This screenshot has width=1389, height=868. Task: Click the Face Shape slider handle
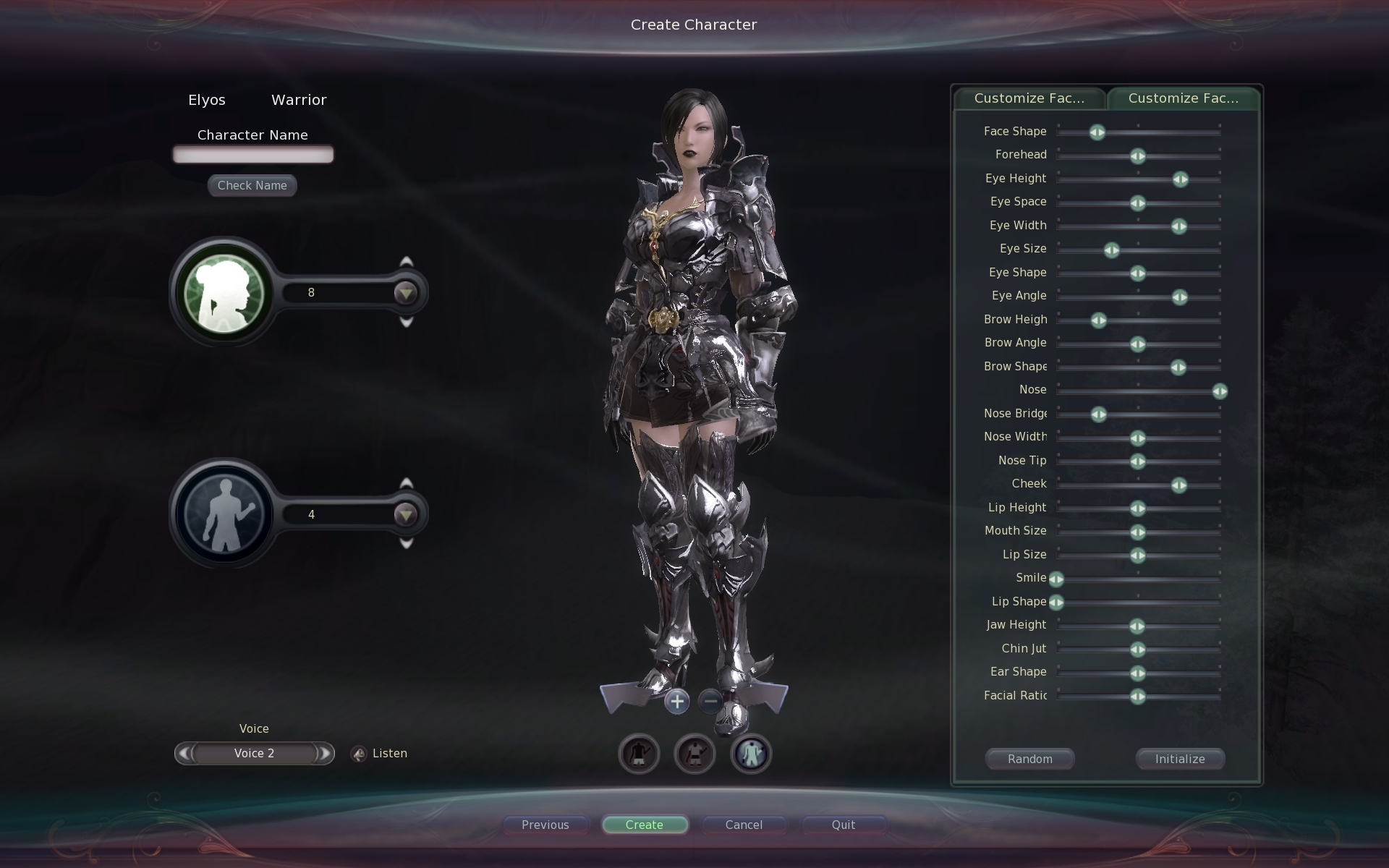1097,132
